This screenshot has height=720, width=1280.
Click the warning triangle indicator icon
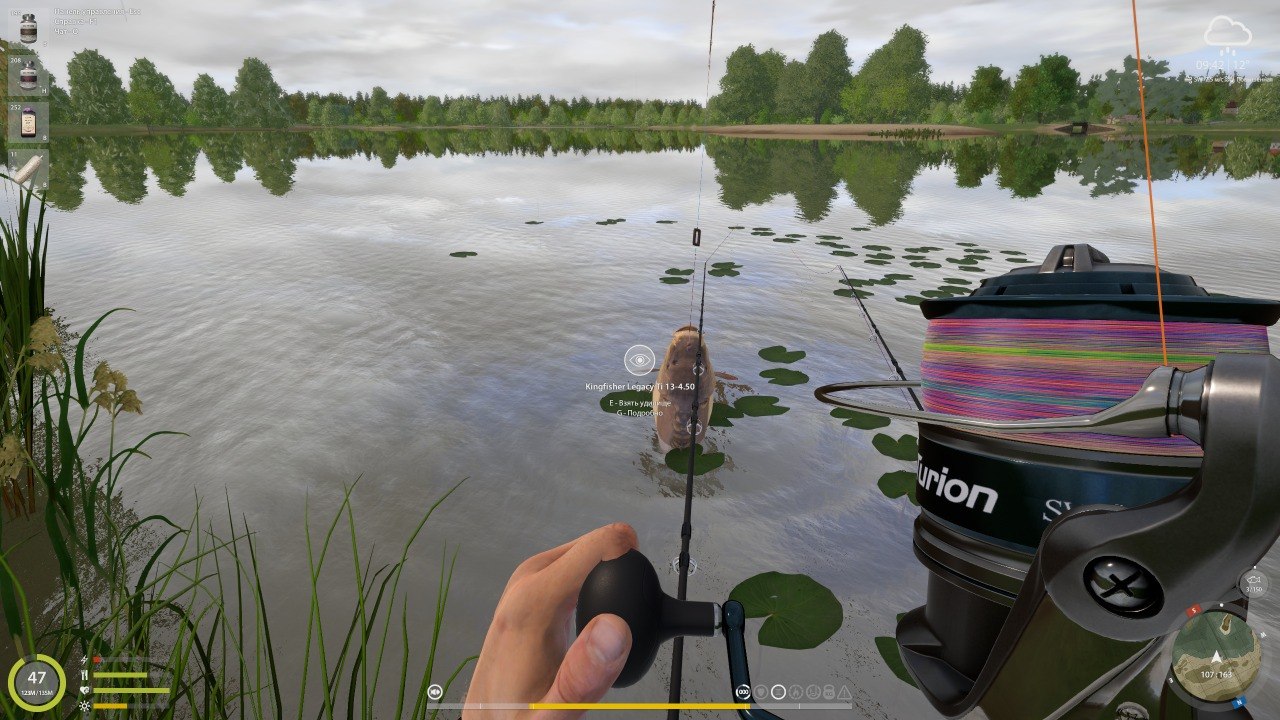844,692
